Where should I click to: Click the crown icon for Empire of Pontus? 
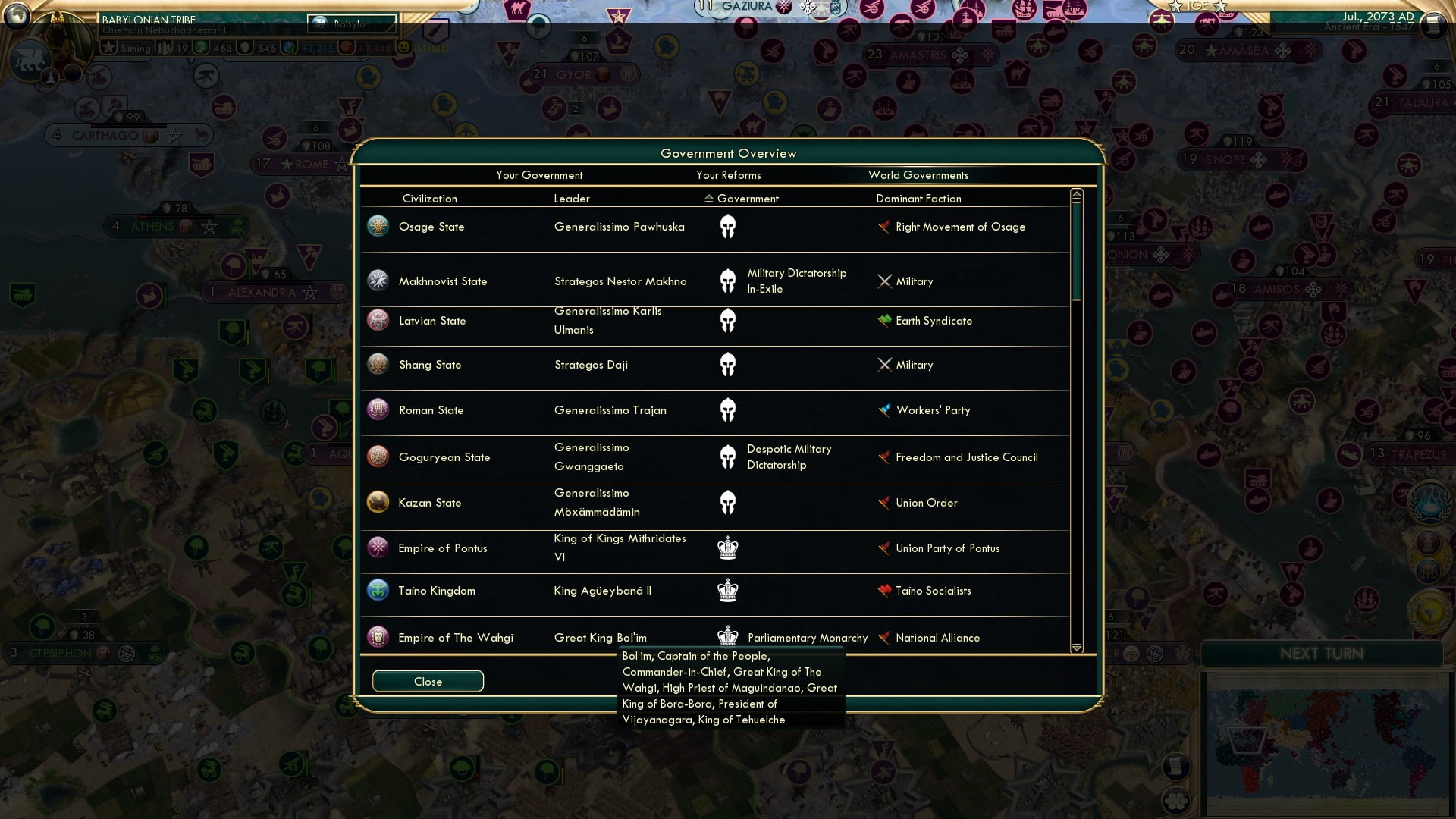pos(728,547)
